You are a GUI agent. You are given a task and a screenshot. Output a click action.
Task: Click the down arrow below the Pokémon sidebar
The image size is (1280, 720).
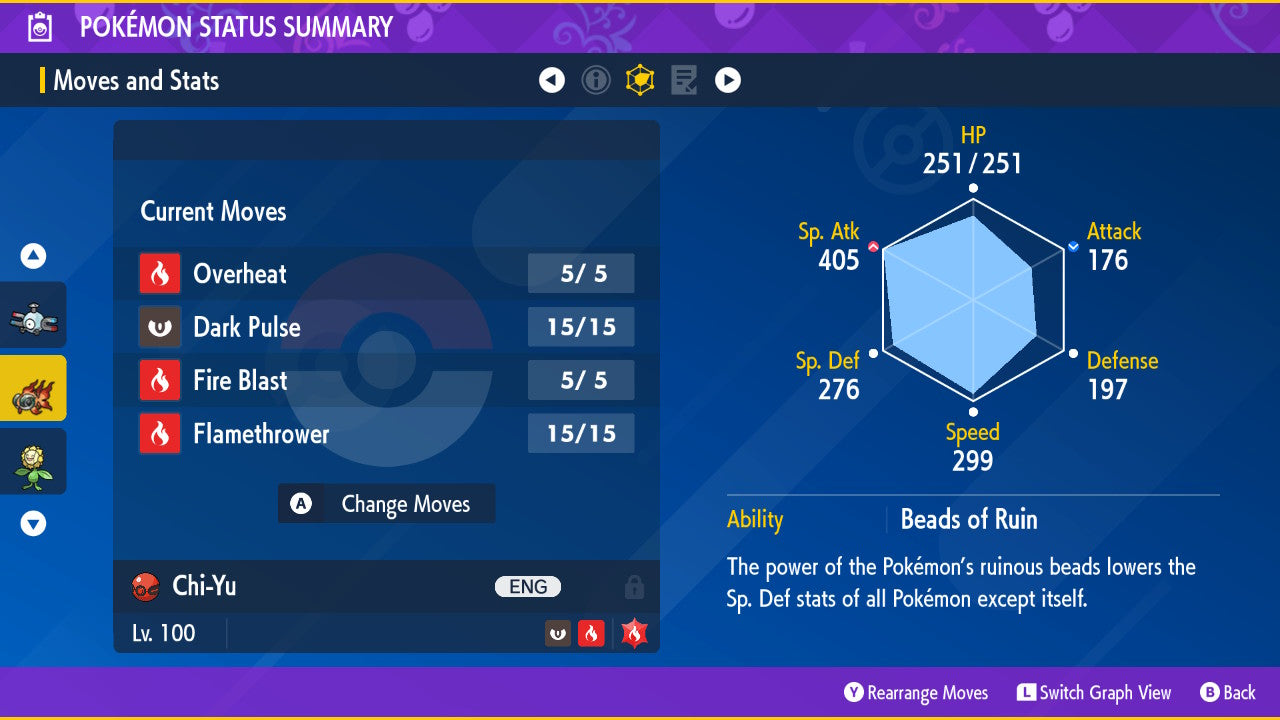point(32,523)
